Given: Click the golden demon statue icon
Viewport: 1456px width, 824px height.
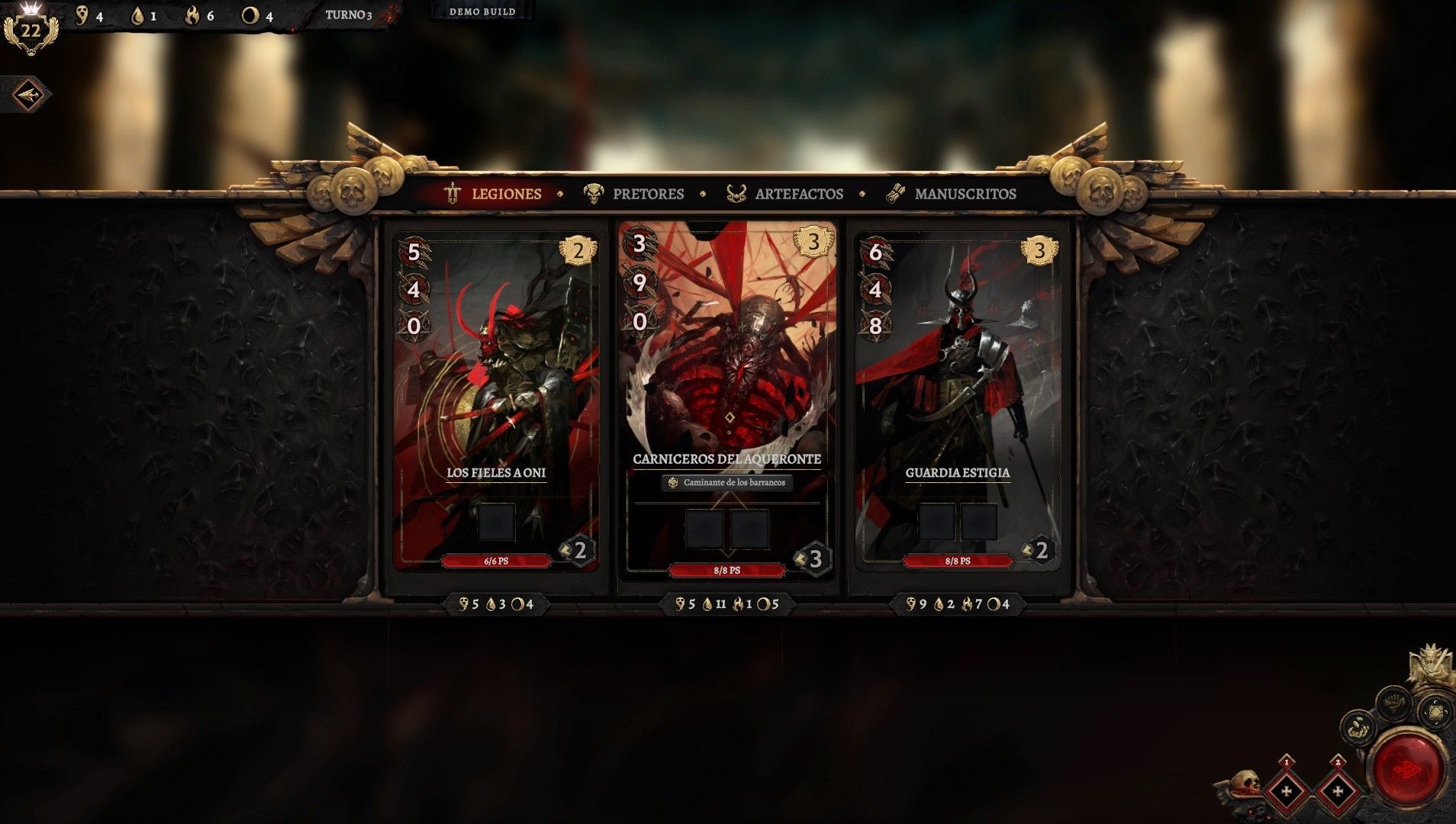Looking at the screenshot, I should pos(1430,666).
